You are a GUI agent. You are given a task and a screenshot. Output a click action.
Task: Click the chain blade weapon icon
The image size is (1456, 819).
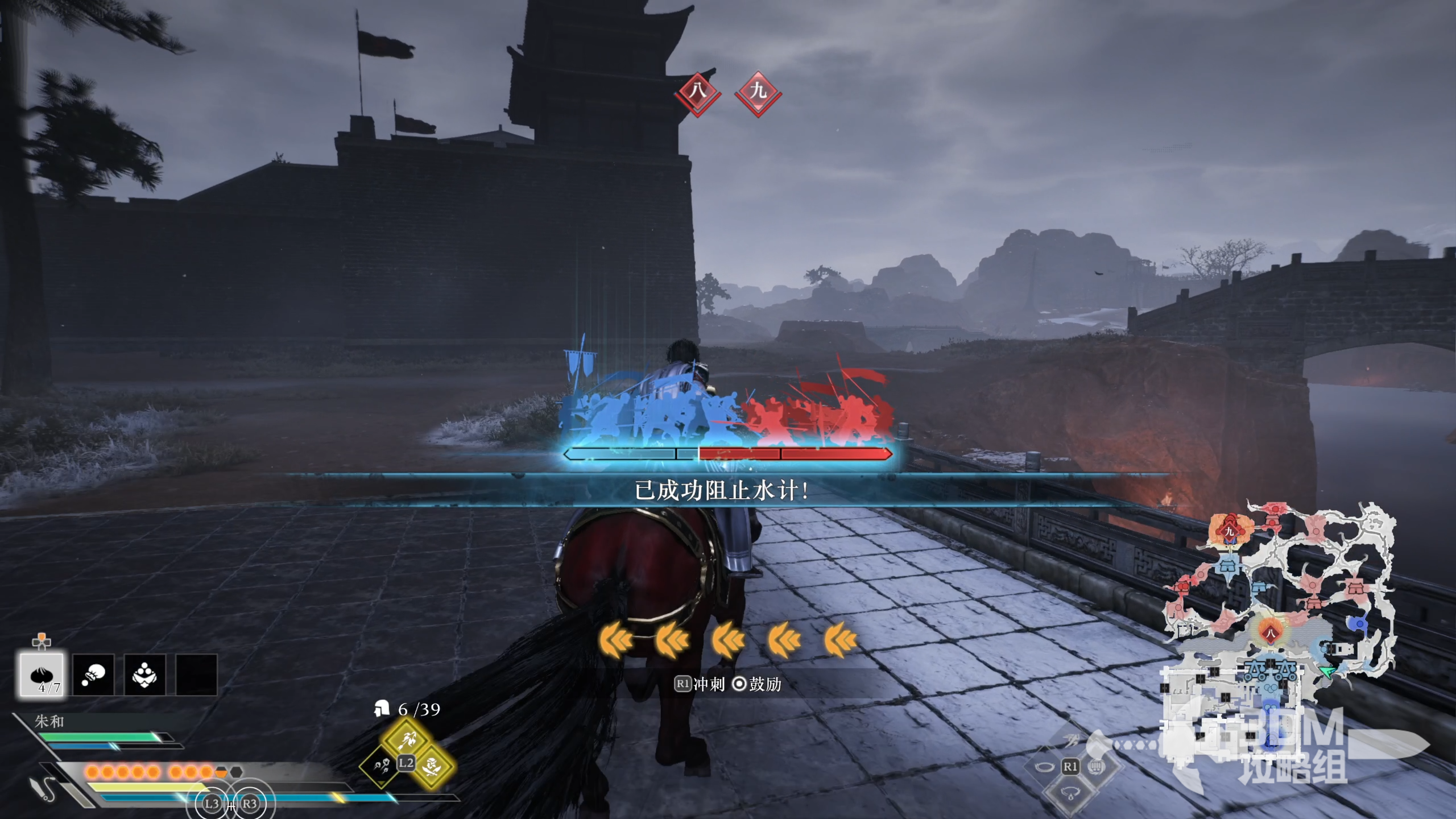click(x=43, y=788)
